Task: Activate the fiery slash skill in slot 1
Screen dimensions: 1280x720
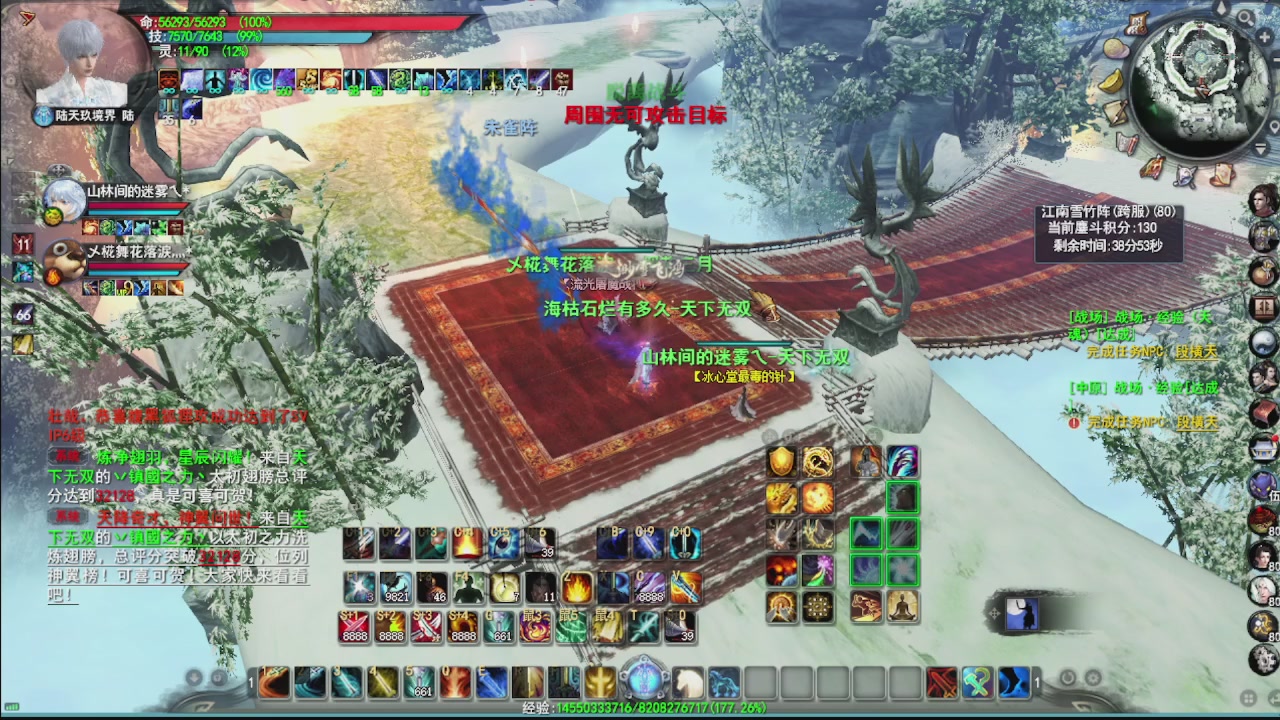Action: coord(273,682)
